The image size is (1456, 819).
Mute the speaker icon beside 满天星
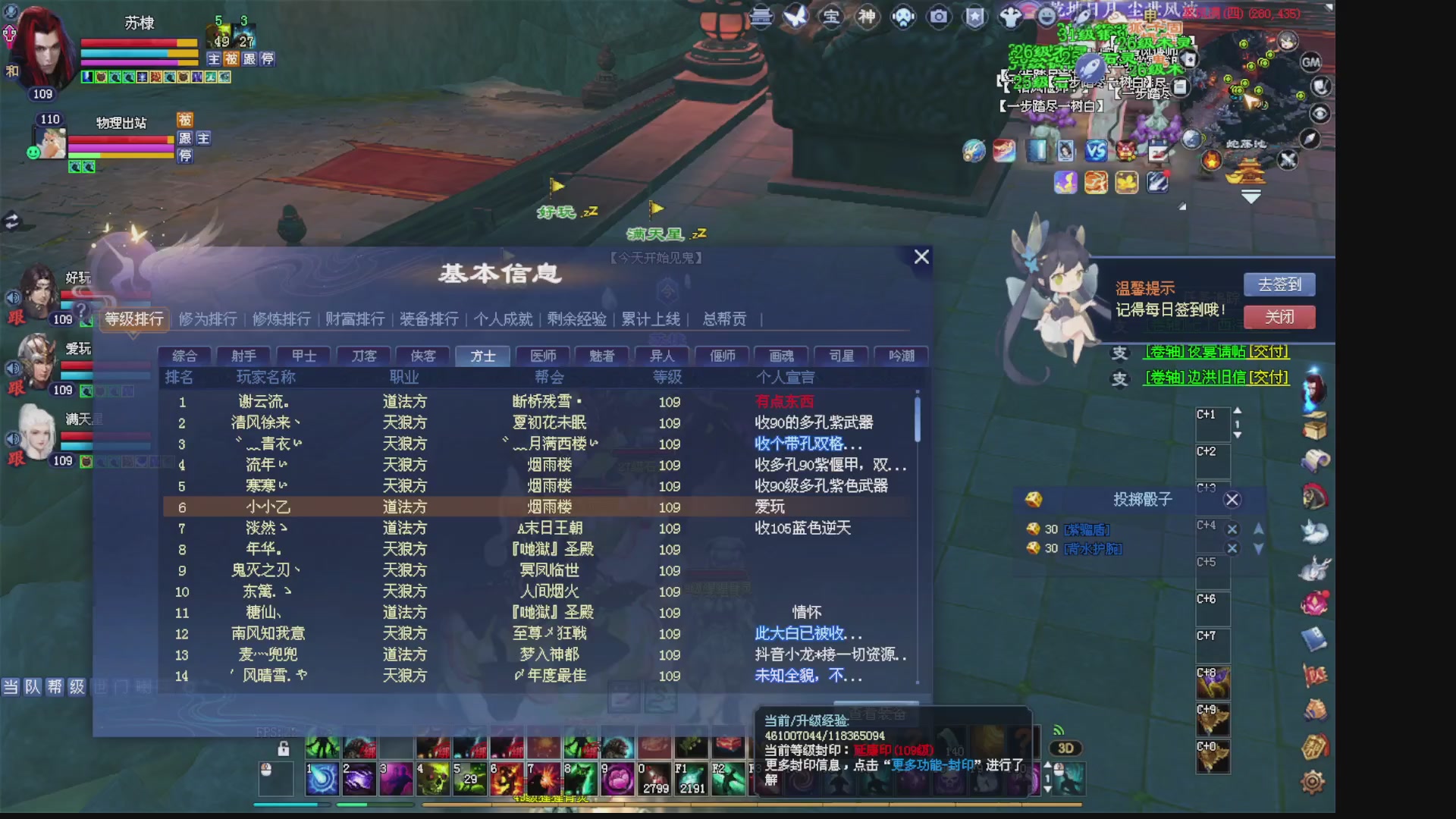(x=13, y=438)
